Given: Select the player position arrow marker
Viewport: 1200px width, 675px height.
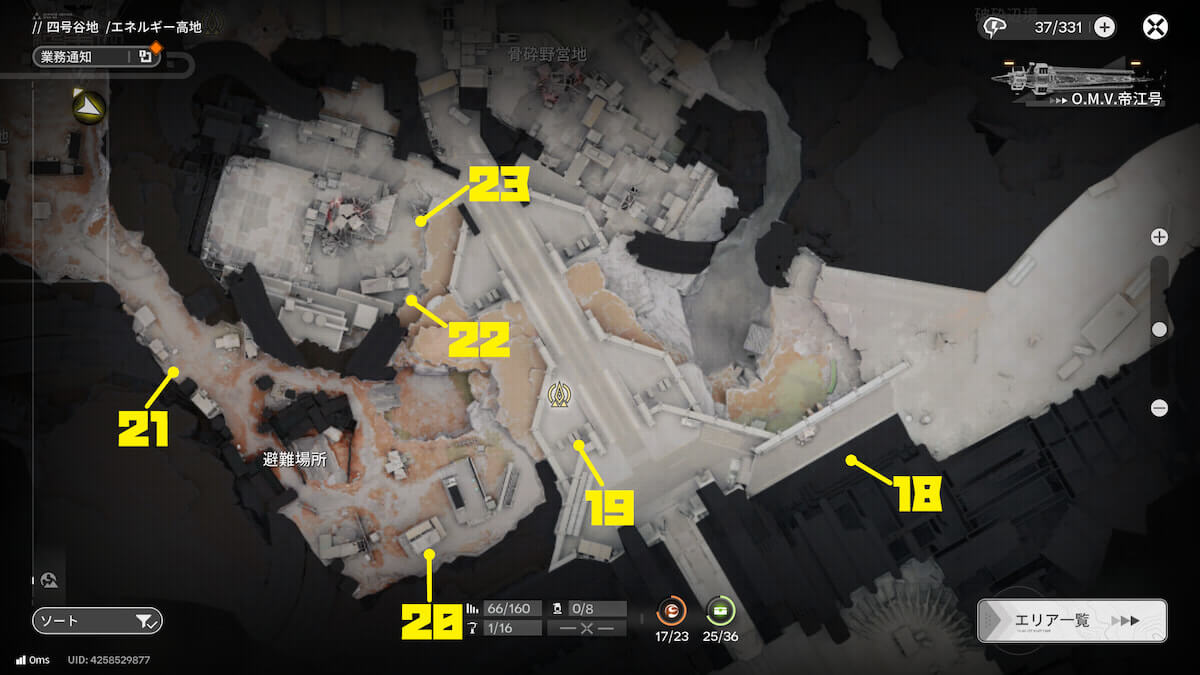Looking at the screenshot, I should (87, 105).
